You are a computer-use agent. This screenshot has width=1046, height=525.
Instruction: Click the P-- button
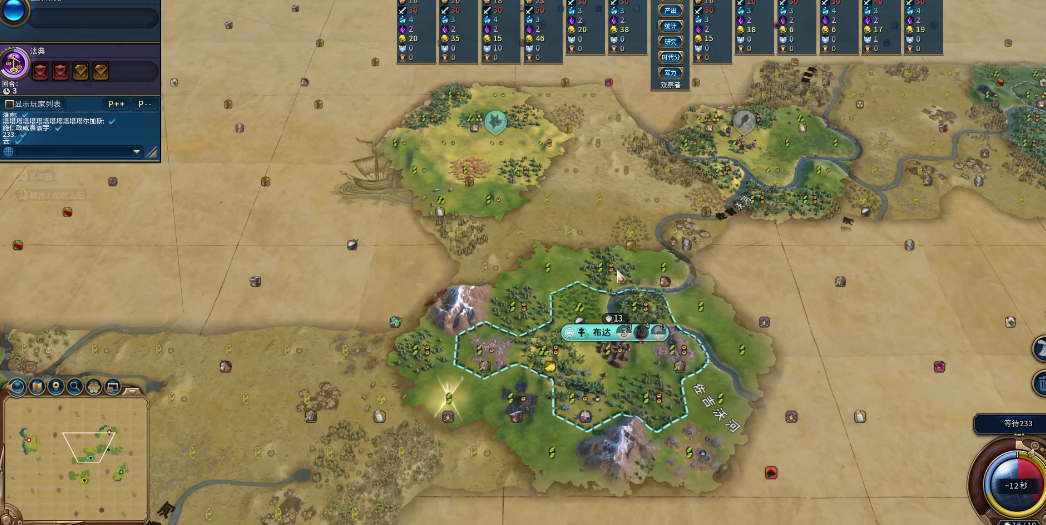pos(145,104)
